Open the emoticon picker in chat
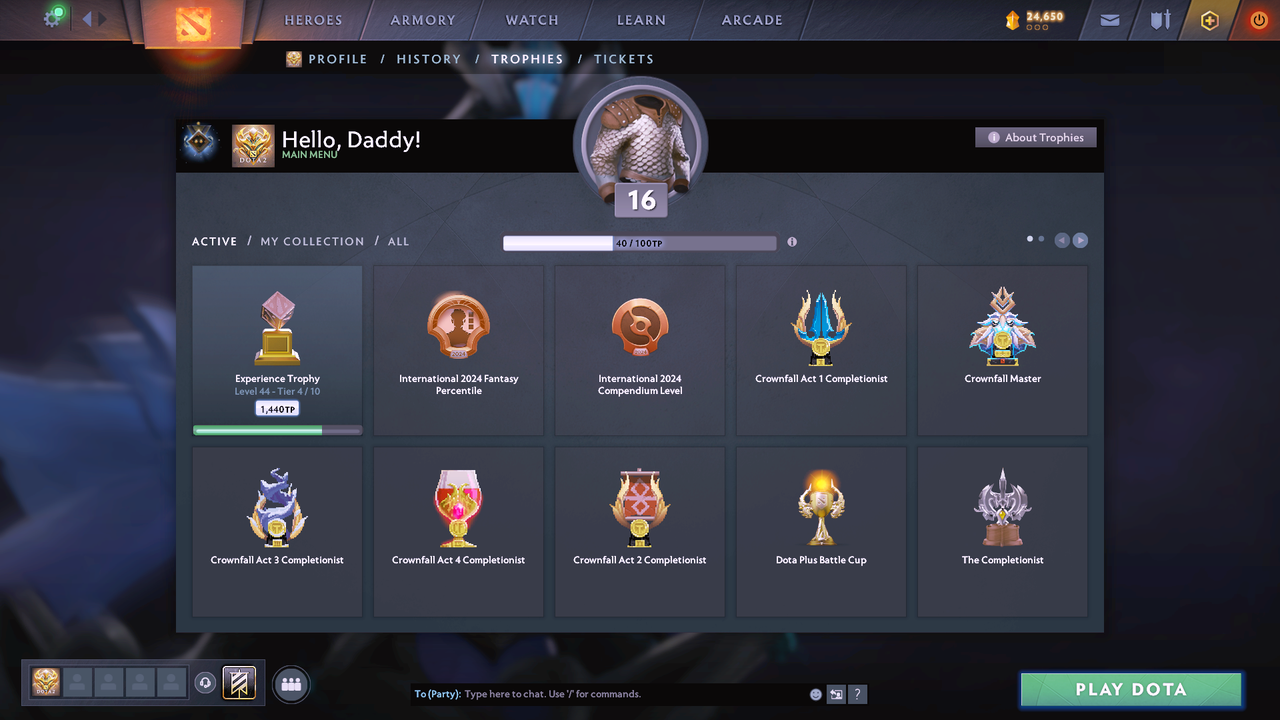Viewport: 1280px width, 720px height. point(815,693)
